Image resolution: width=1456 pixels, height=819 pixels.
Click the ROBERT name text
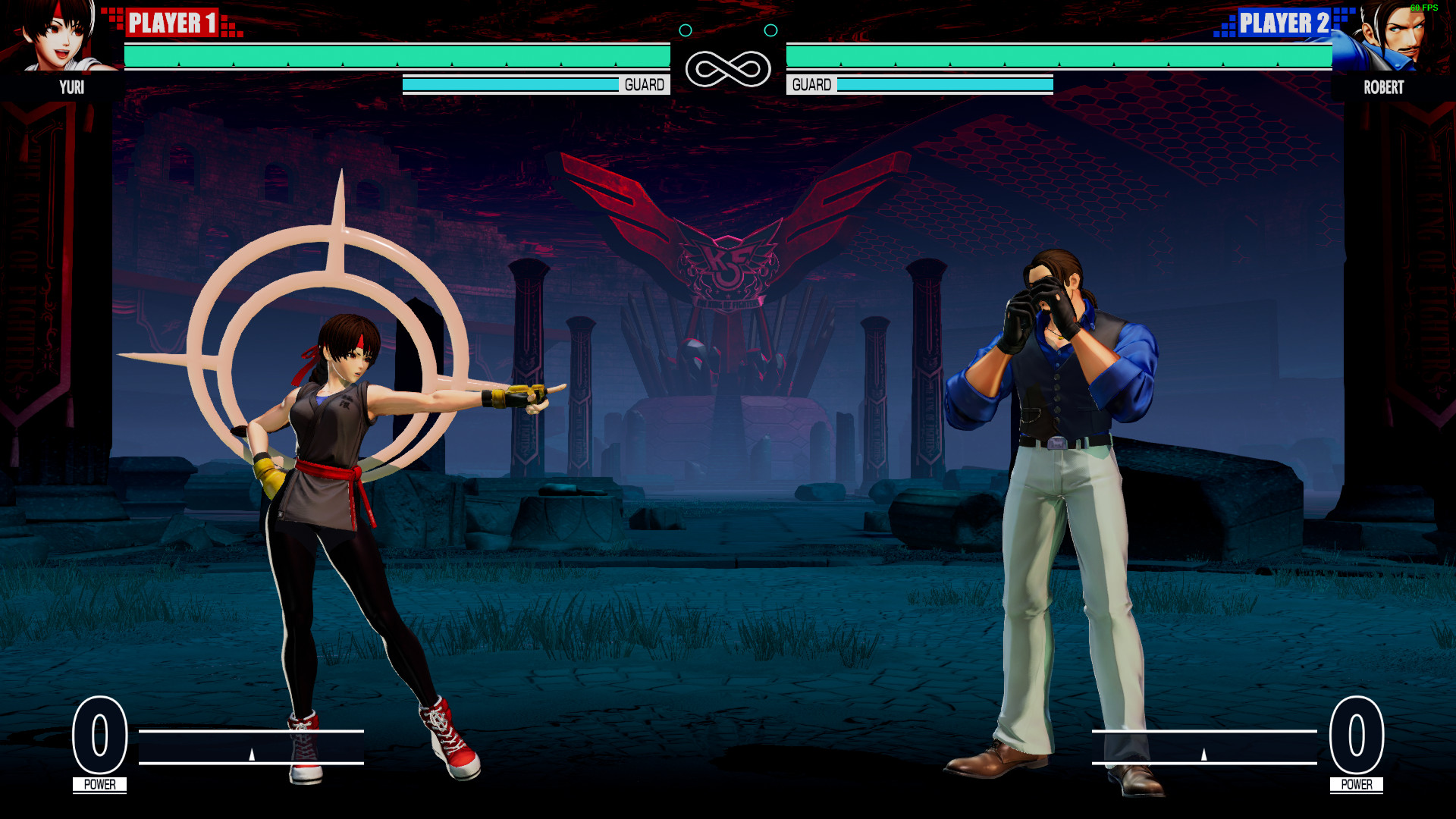pyautogui.click(x=1383, y=88)
